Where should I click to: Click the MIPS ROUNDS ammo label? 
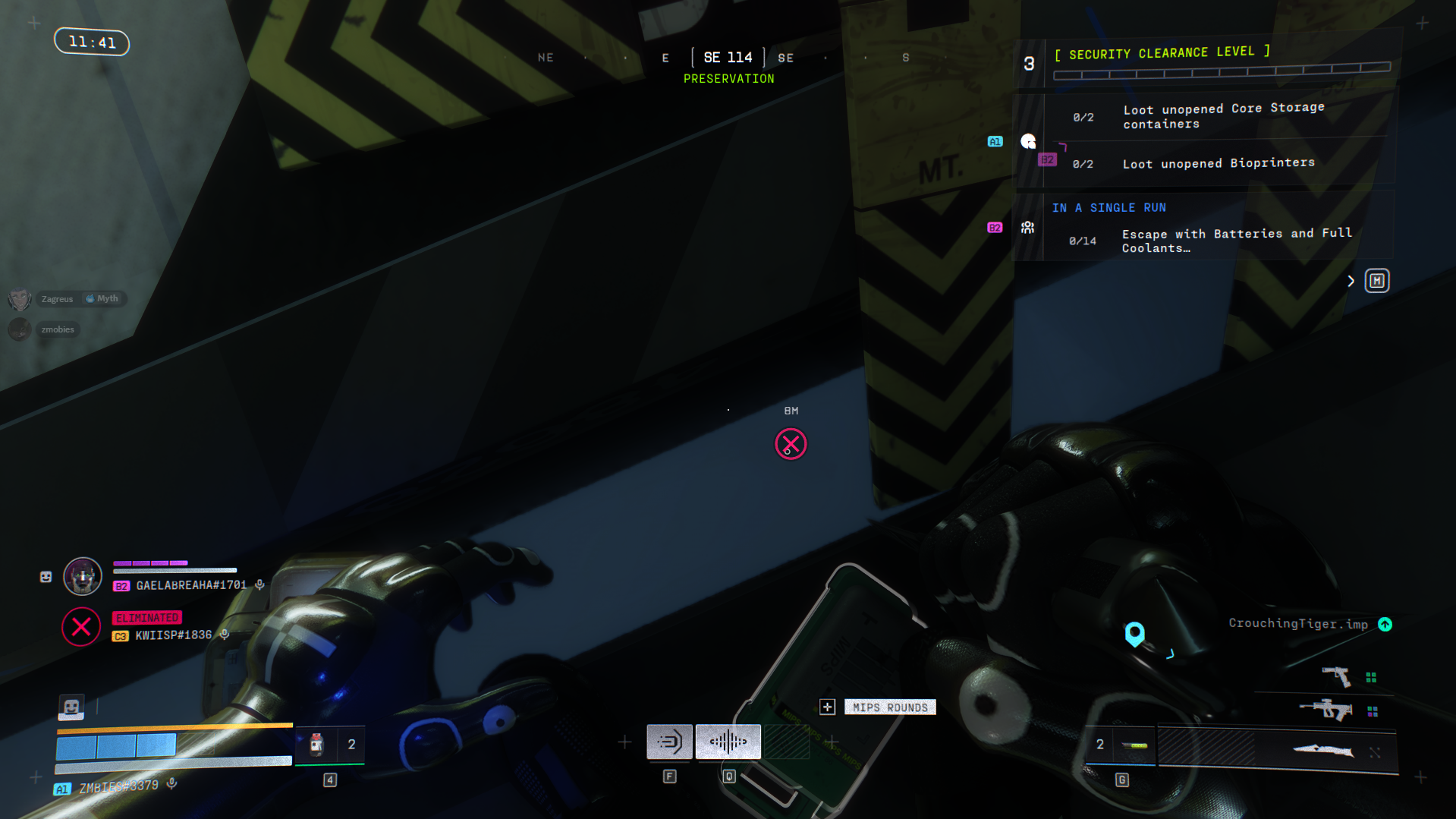[889, 707]
